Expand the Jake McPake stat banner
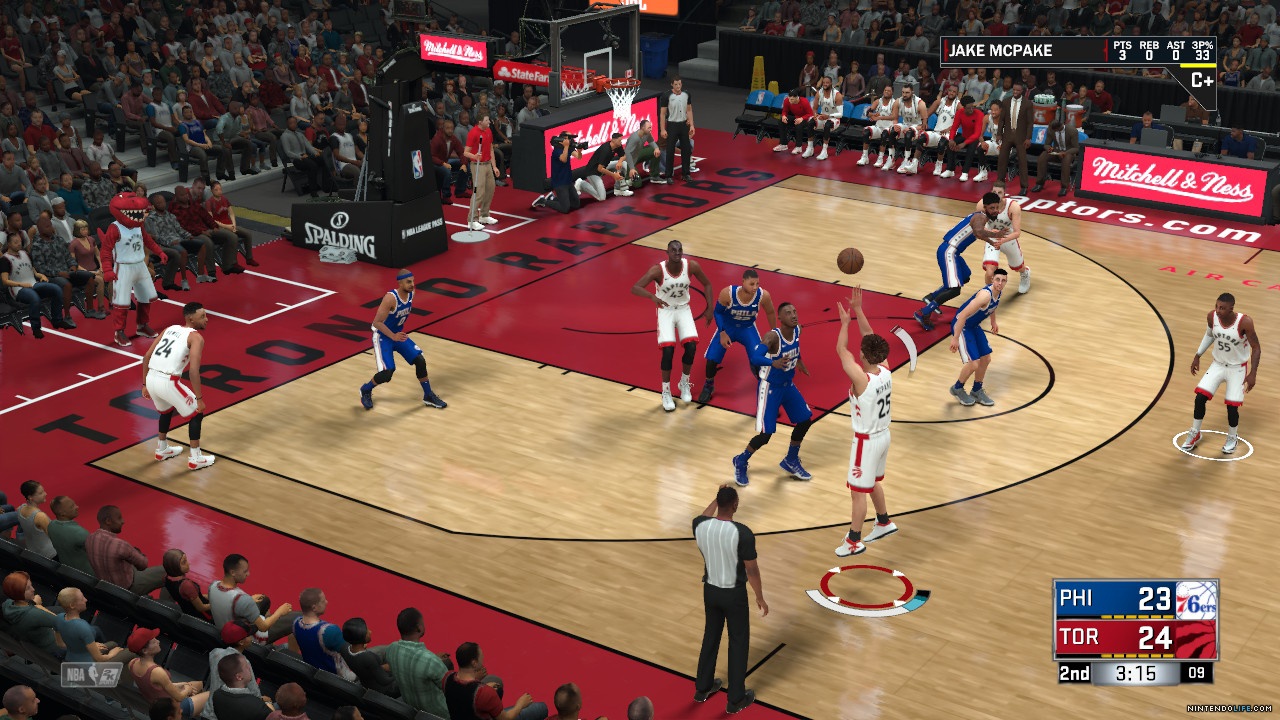This screenshot has height=720, width=1280. pos(1001,49)
